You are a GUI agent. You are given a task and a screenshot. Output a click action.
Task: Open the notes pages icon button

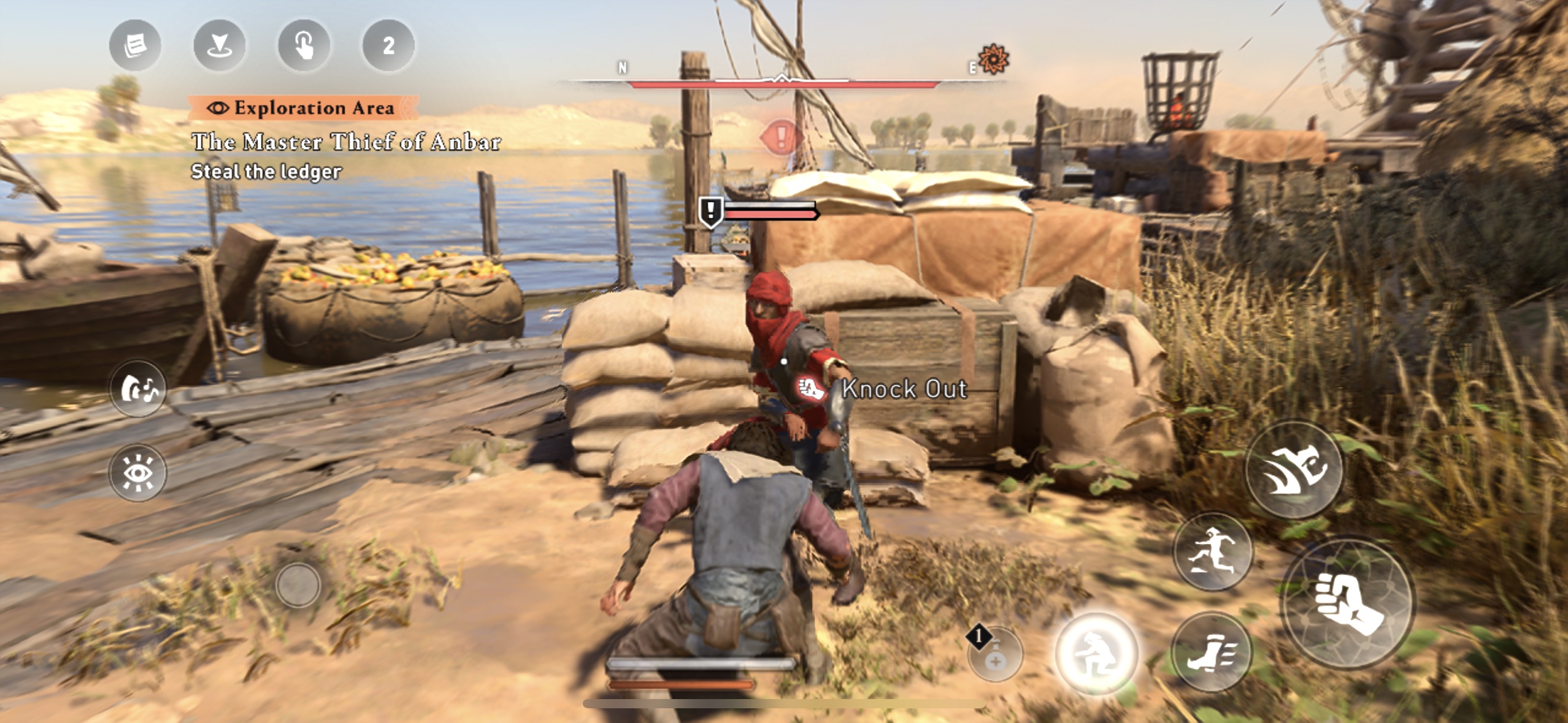click(x=135, y=45)
